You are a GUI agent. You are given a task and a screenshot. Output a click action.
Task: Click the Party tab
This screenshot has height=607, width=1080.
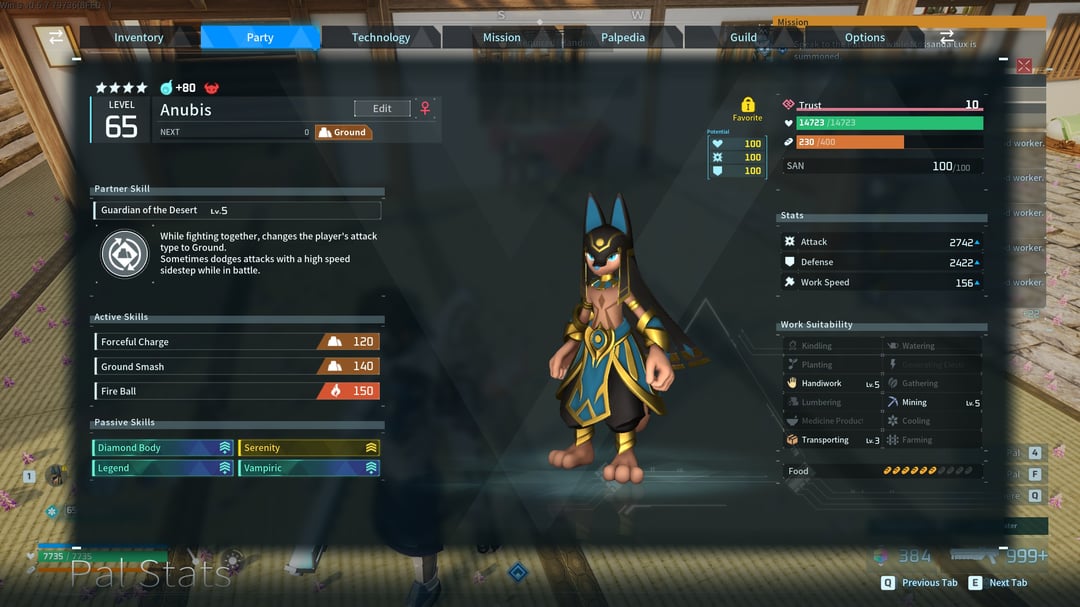[260, 38]
